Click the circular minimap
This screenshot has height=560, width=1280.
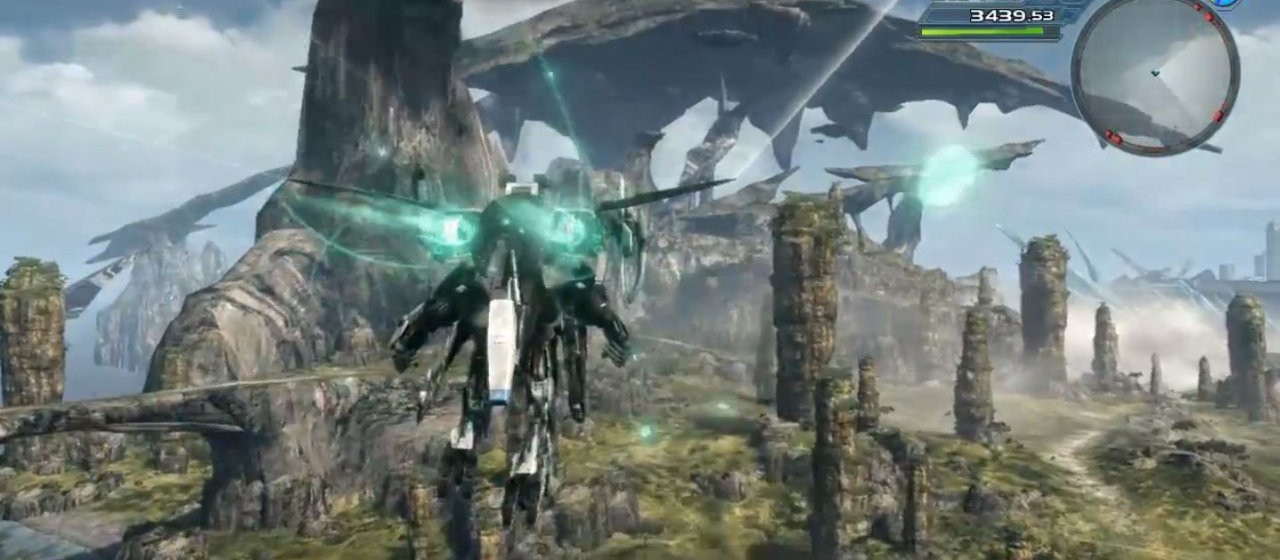click(x=1155, y=75)
